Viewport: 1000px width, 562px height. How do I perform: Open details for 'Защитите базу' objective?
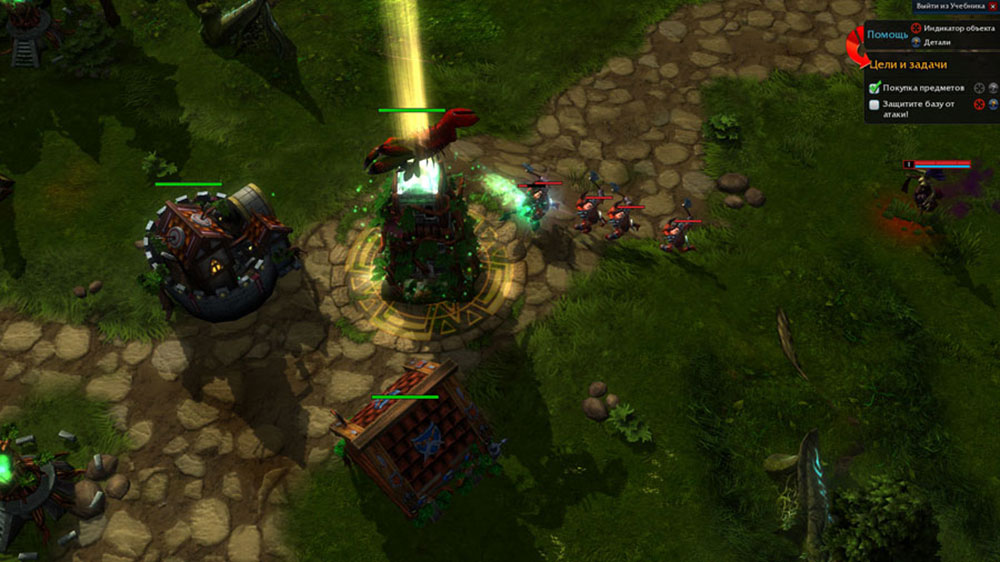tap(993, 104)
